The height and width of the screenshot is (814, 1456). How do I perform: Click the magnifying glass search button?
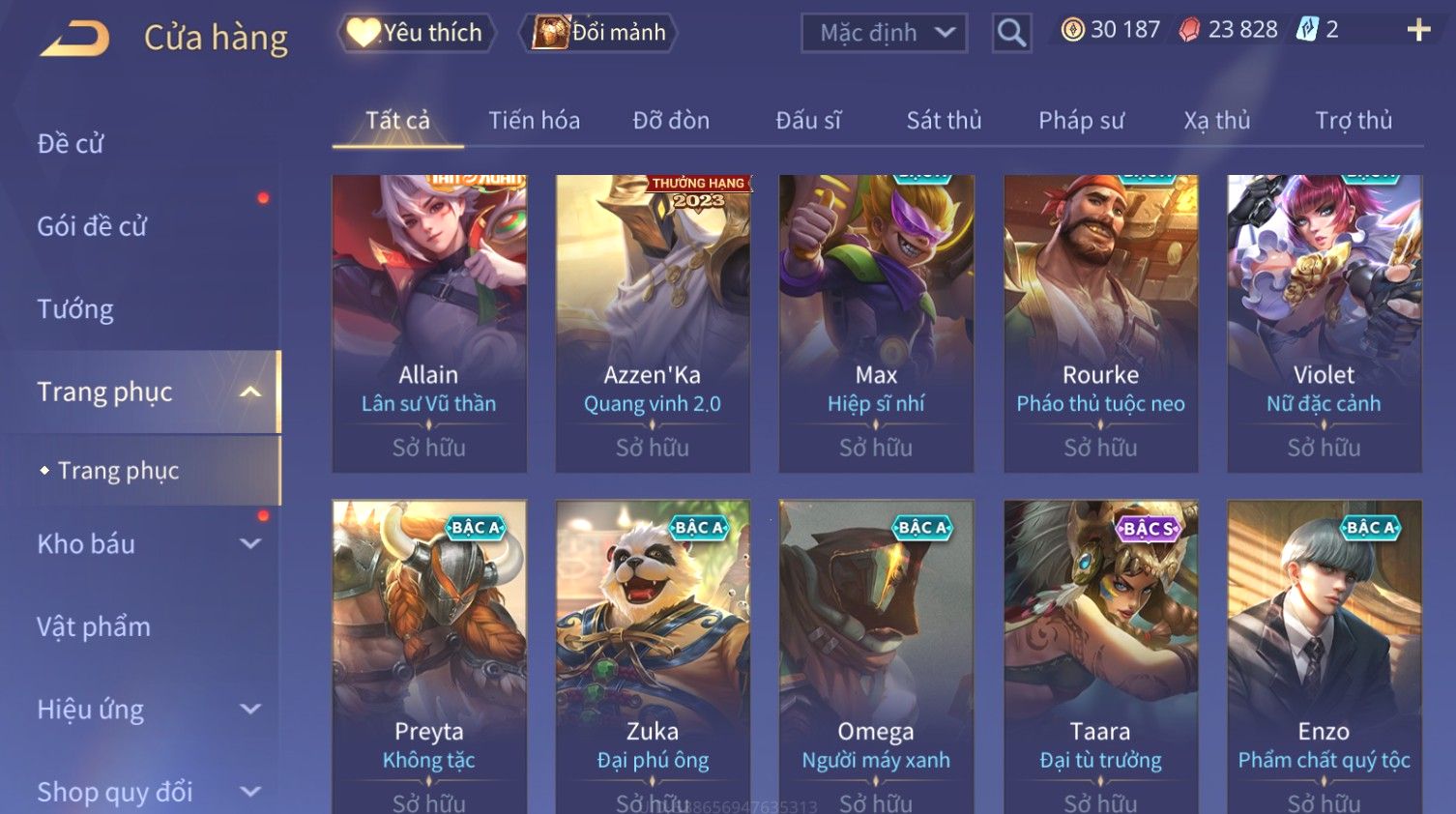click(1011, 33)
